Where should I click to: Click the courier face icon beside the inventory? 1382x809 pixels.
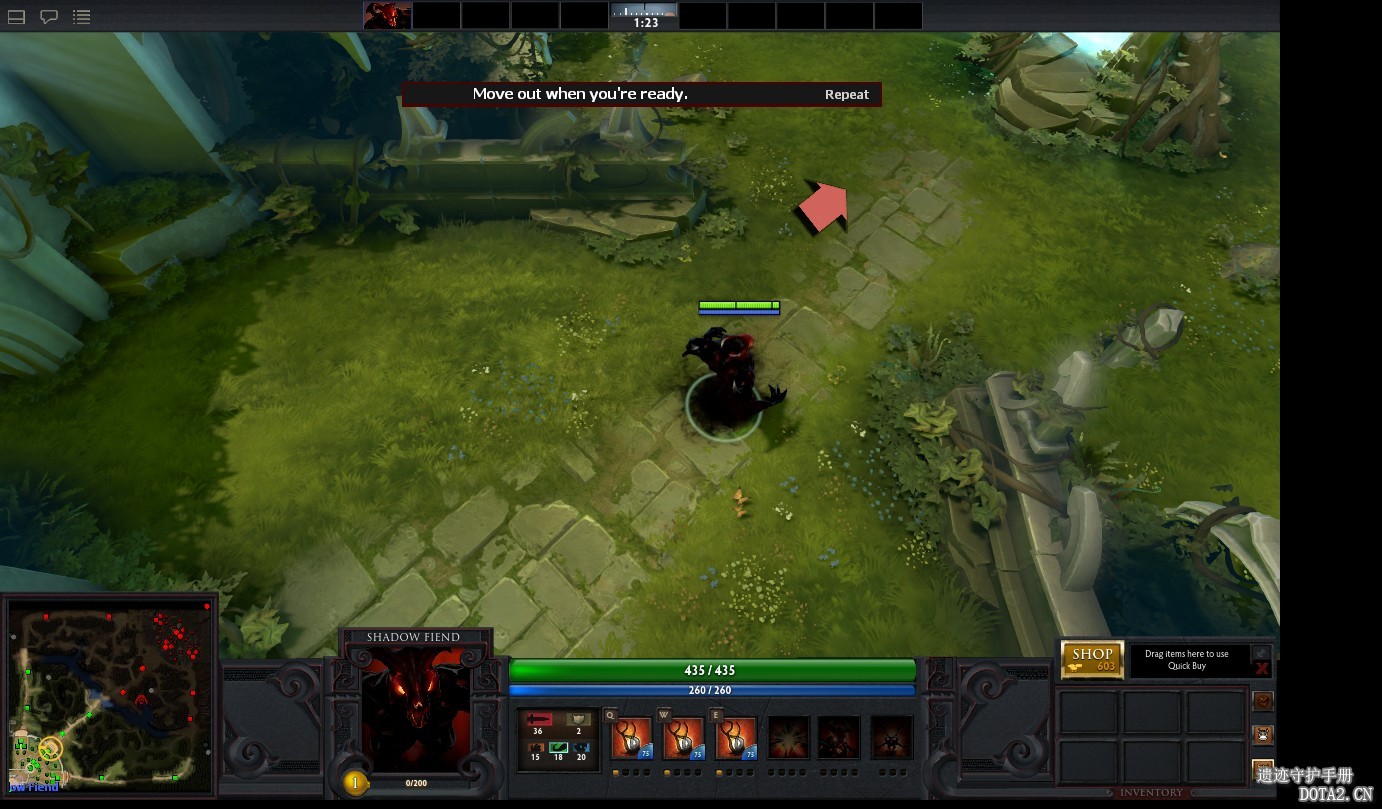[x=1263, y=735]
